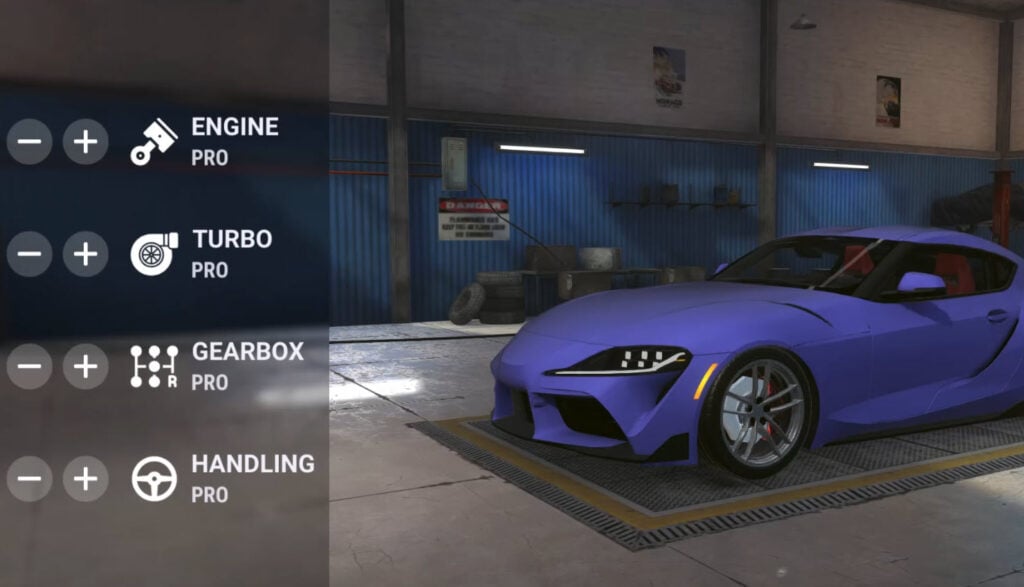Raise the Turbo upgrade with plus
Image resolution: width=1024 pixels, height=587 pixels.
(85, 254)
